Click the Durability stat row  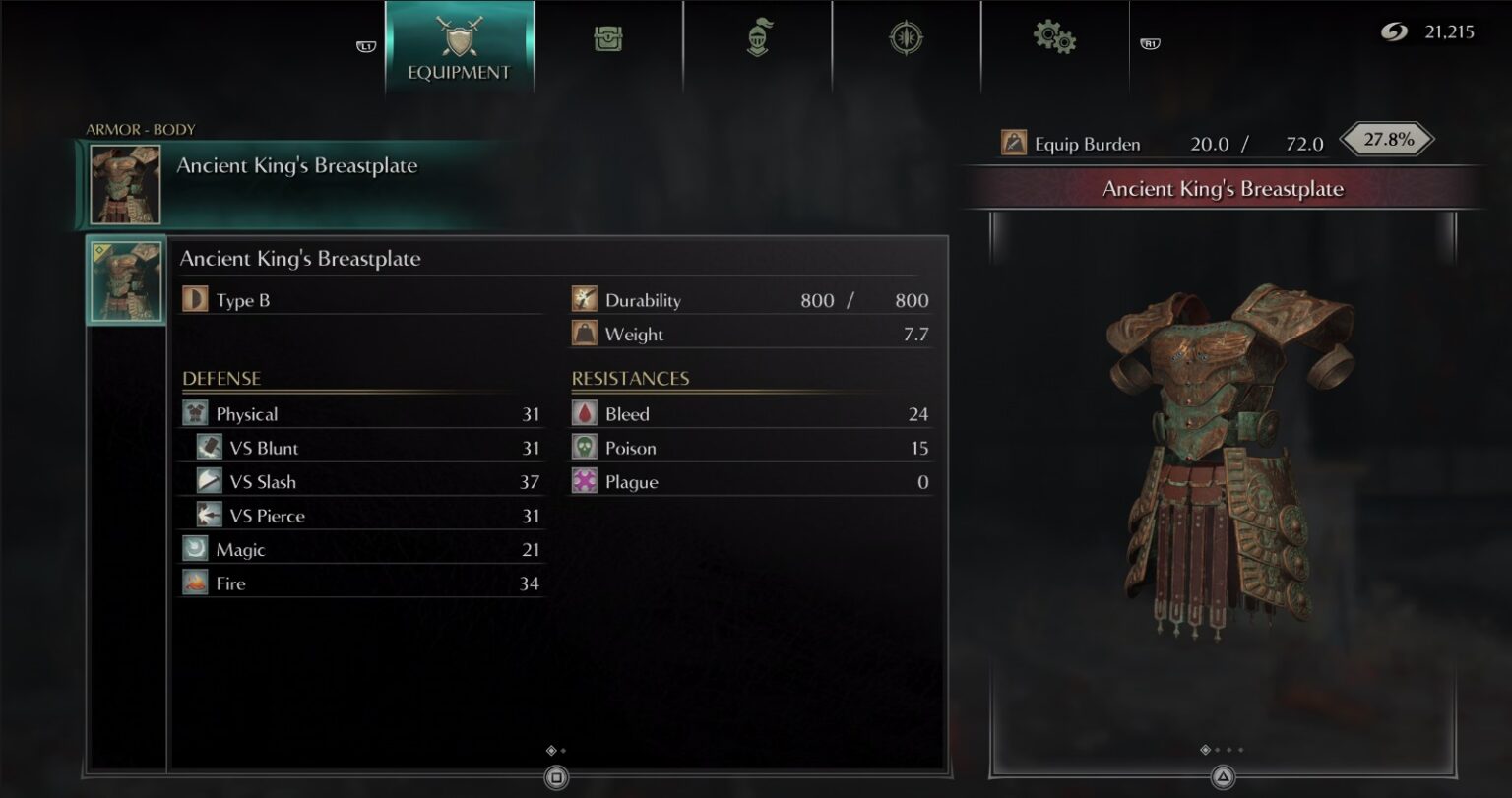748,300
